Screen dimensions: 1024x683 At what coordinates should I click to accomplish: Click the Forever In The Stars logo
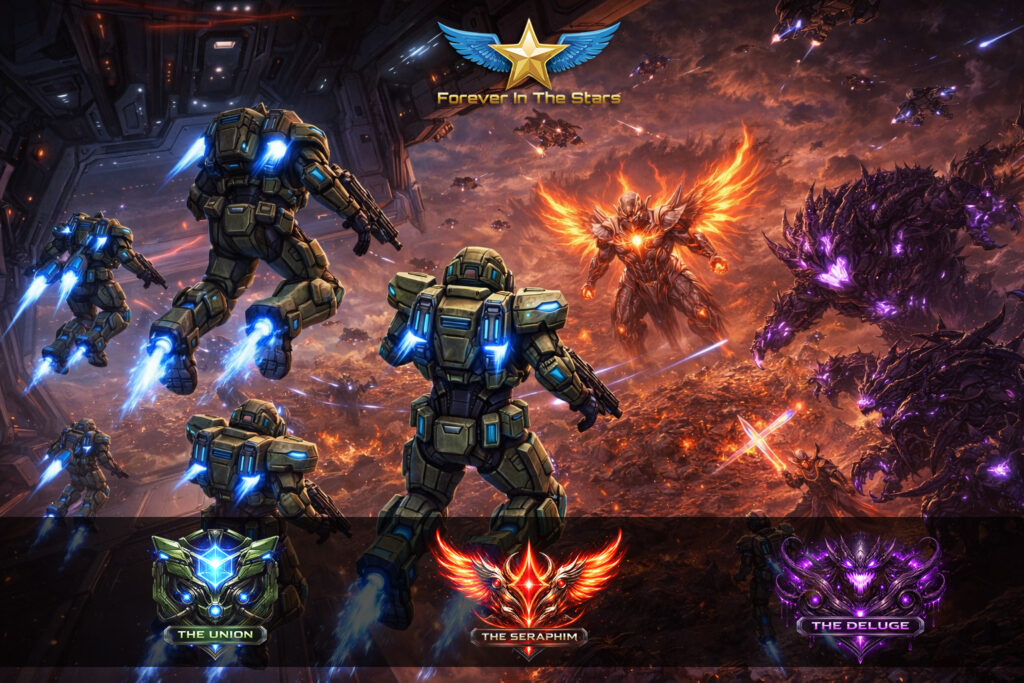528,62
